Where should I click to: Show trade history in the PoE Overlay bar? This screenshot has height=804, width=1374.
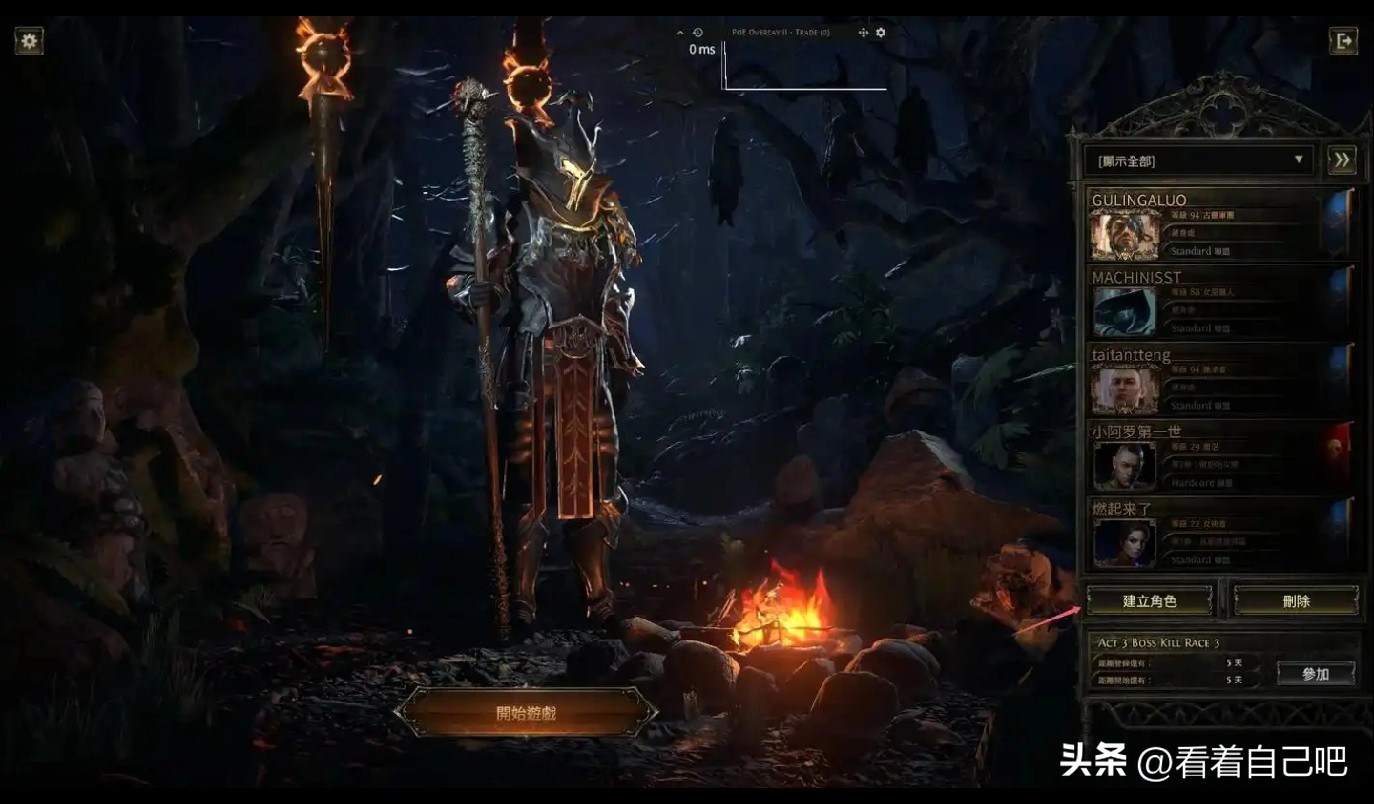point(698,33)
